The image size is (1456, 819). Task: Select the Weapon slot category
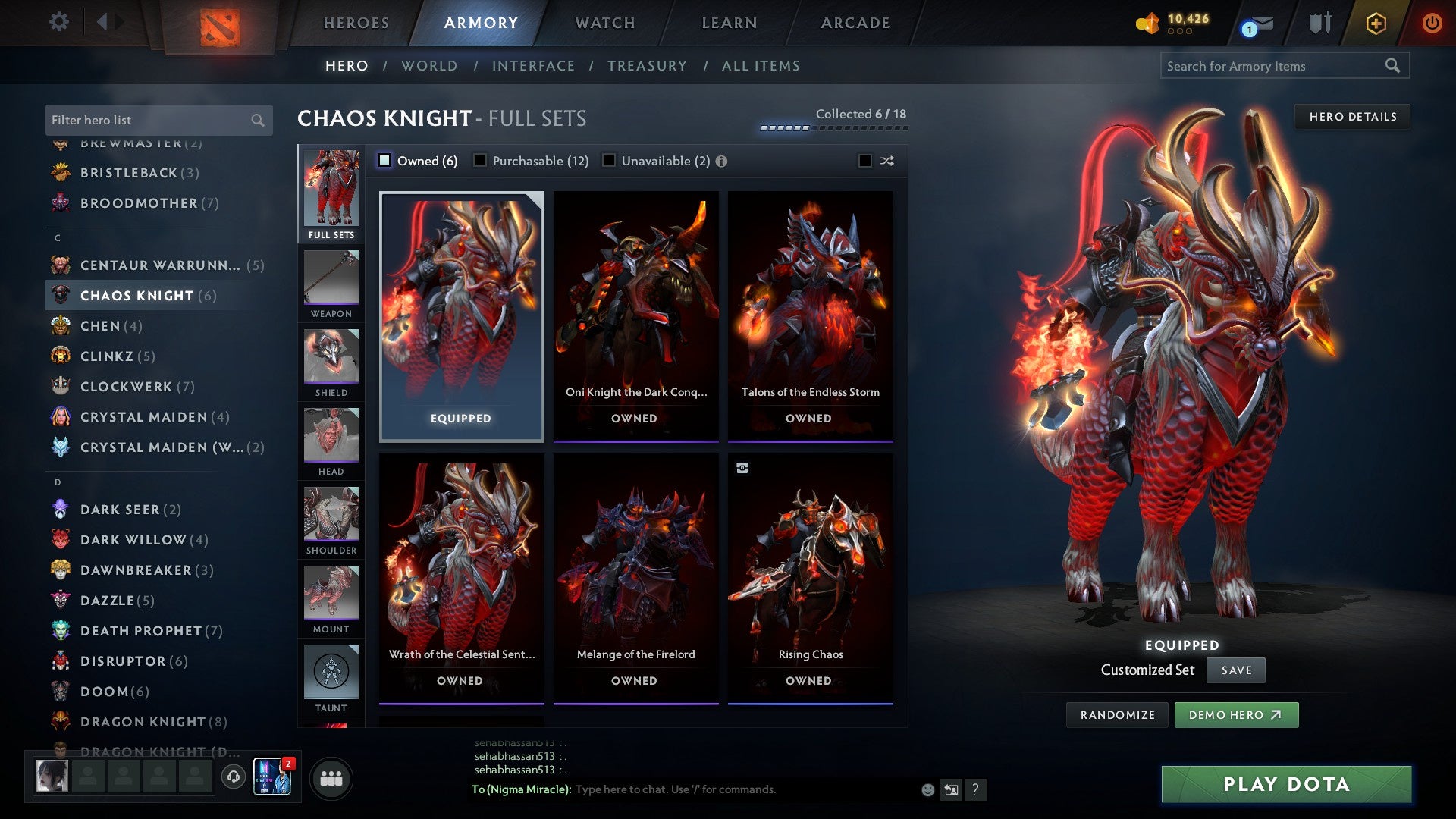coord(331,284)
